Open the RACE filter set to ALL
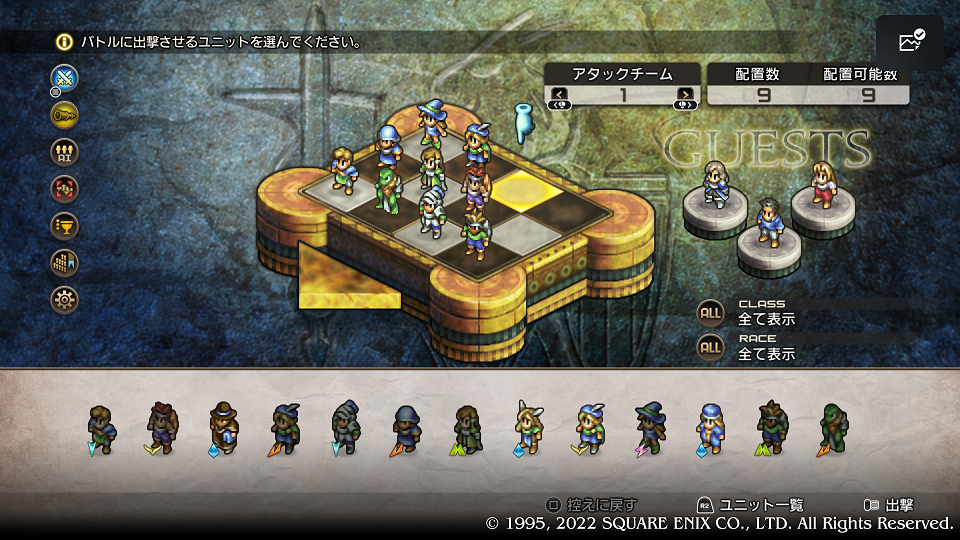The width and height of the screenshot is (960, 540). pyautogui.click(x=711, y=347)
